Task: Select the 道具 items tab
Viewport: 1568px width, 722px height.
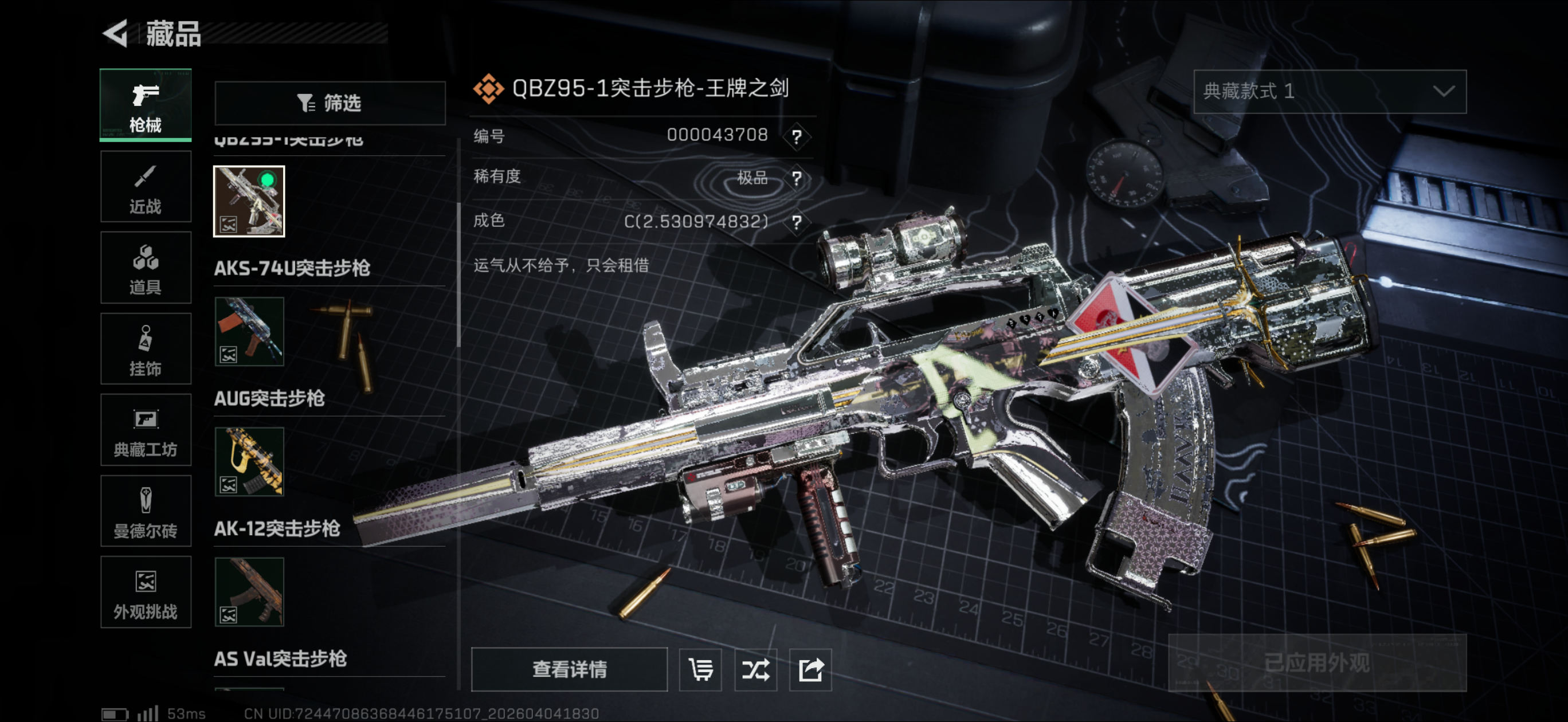Action: click(x=146, y=268)
